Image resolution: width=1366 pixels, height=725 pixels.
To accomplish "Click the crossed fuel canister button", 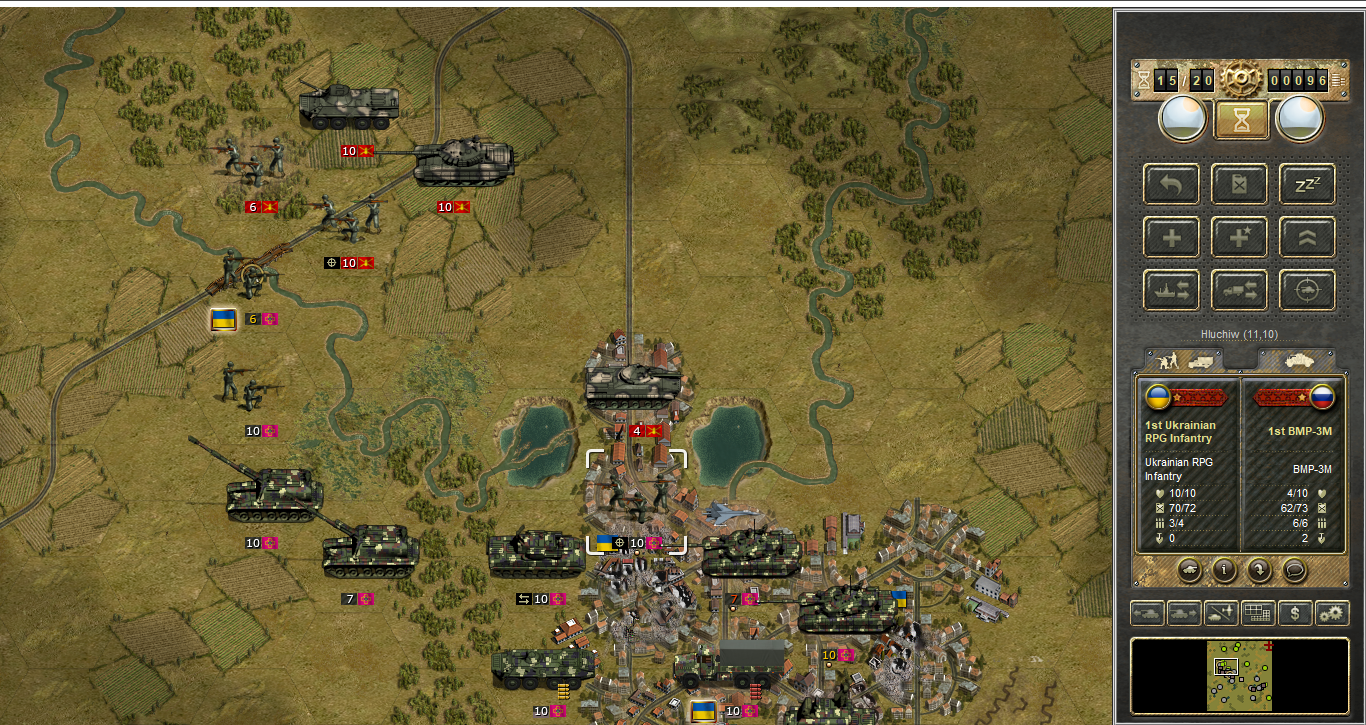I will 1239,184.
